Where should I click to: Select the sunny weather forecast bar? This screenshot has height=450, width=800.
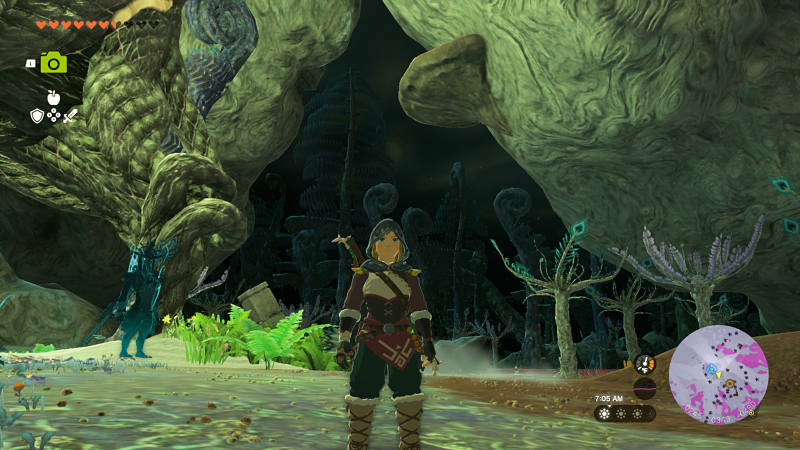(624, 412)
